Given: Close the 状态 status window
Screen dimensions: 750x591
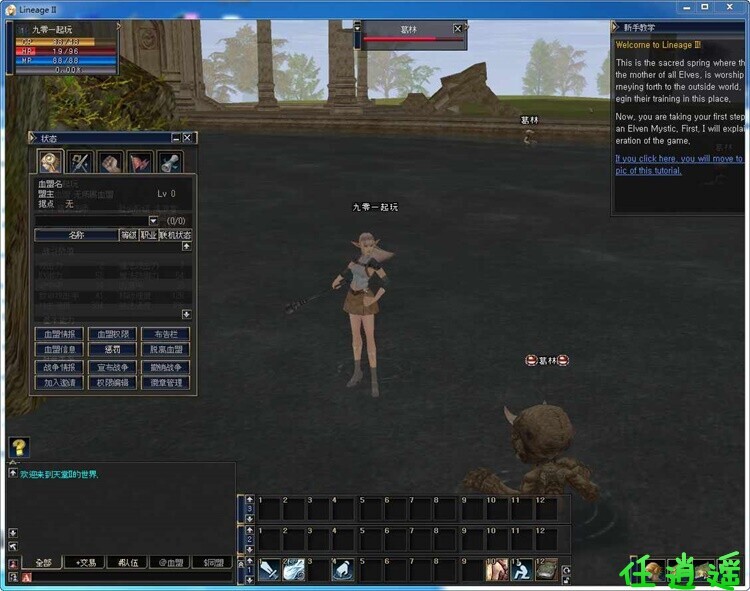Looking at the screenshot, I should [x=187, y=138].
